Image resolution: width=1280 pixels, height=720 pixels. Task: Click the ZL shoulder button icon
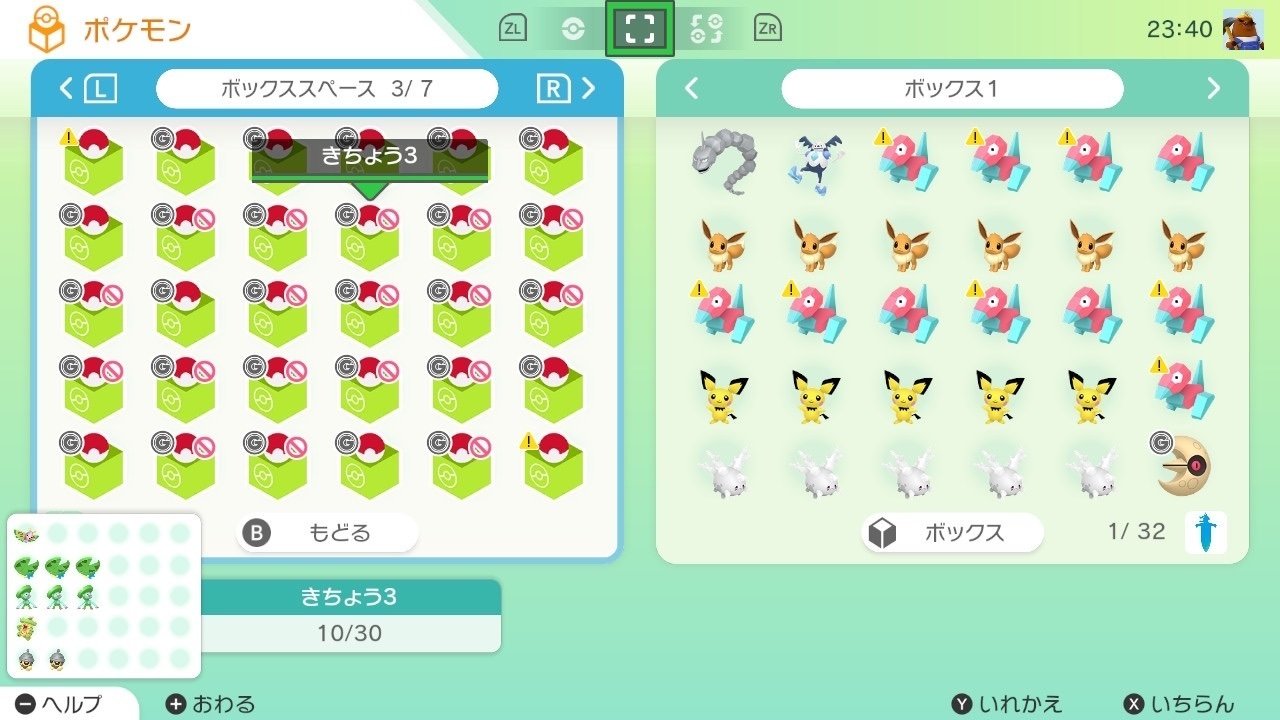click(x=511, y=28)
